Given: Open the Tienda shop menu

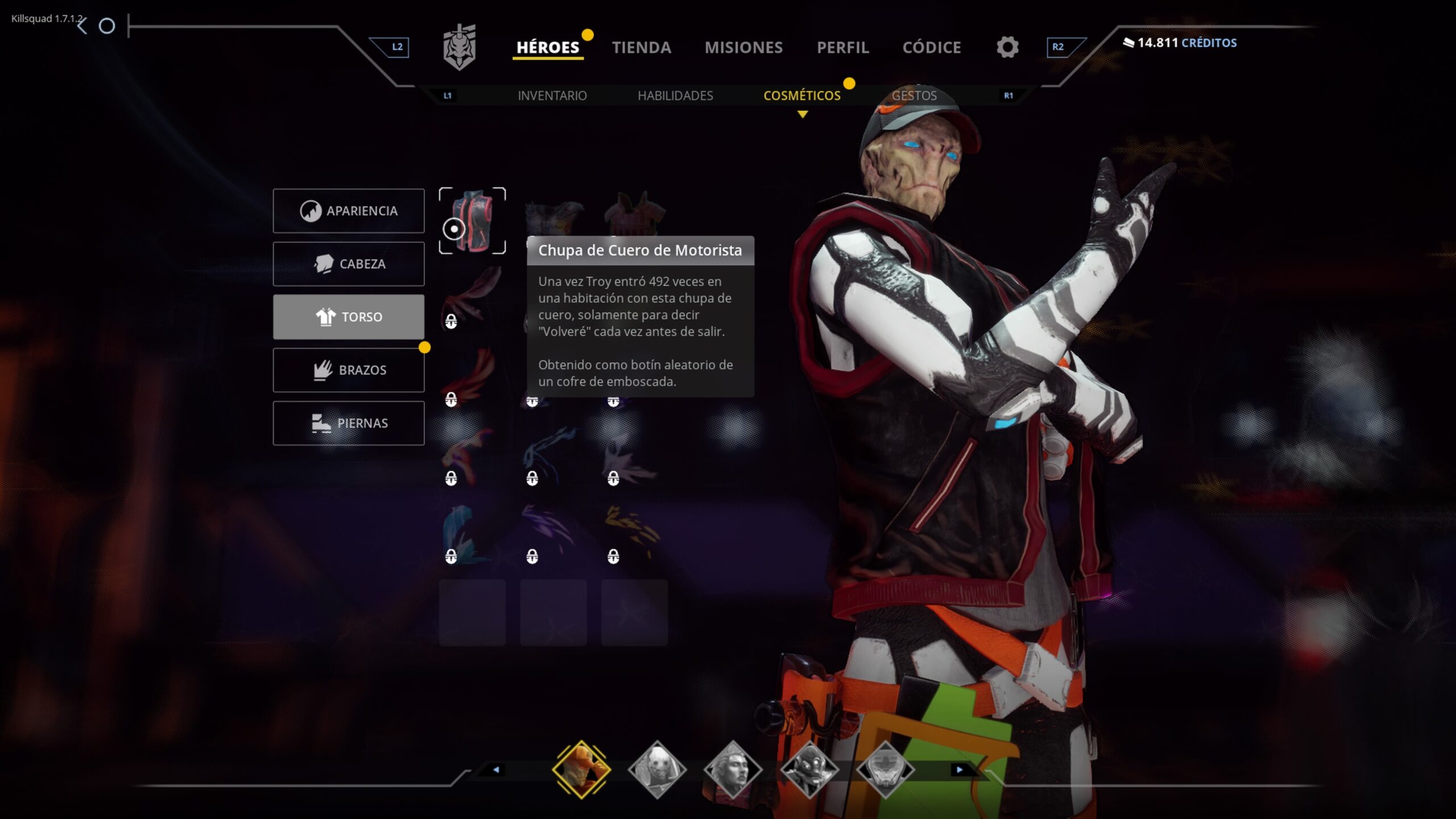Looking at the screenshot, I should 641,47.
